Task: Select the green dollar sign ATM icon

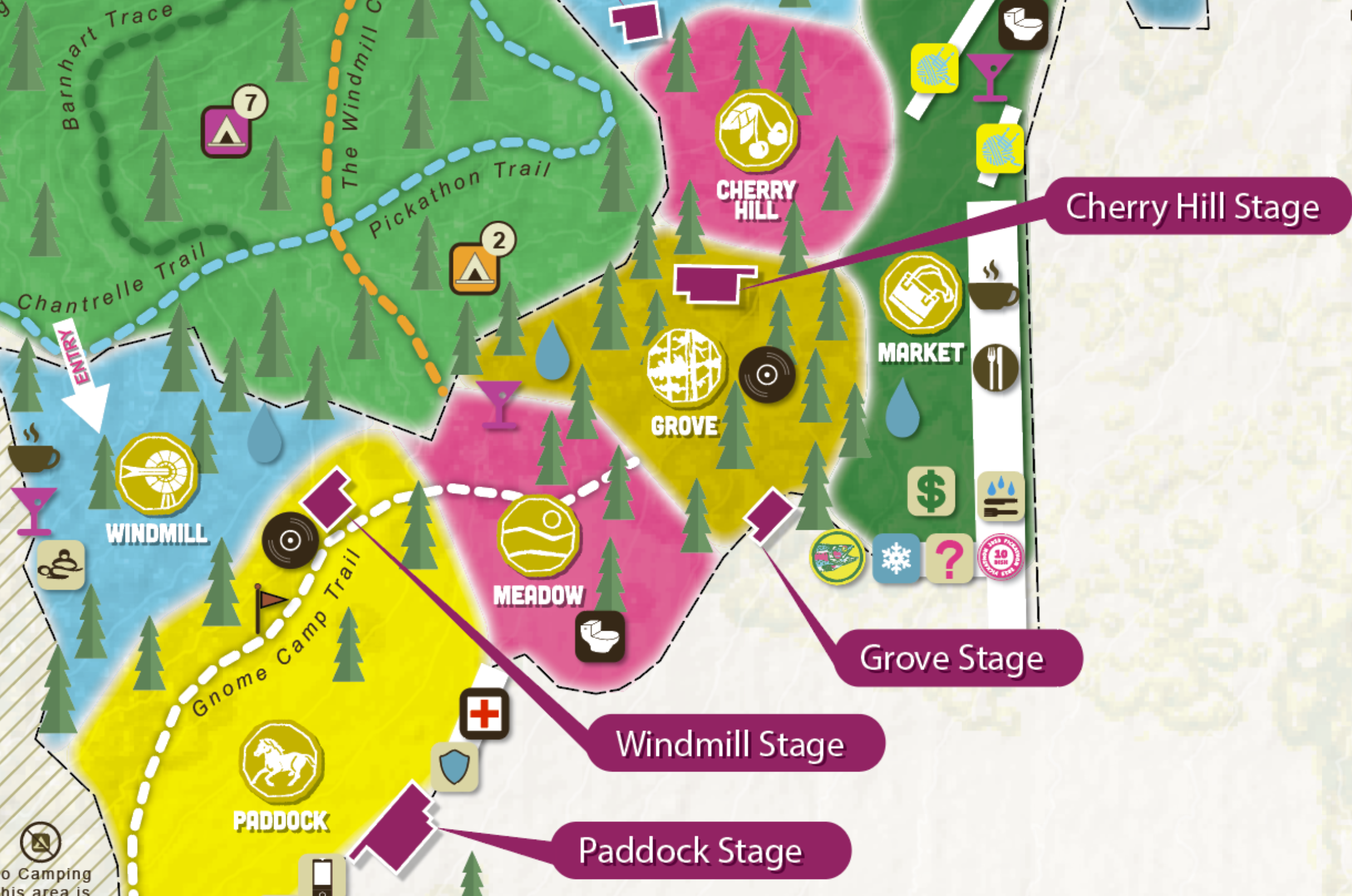Action: pos(931,491)
